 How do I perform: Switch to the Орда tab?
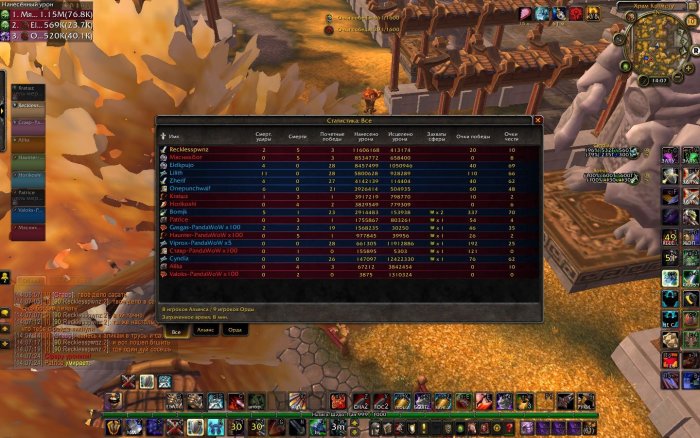pyautogui.click(x=234, y=329)
